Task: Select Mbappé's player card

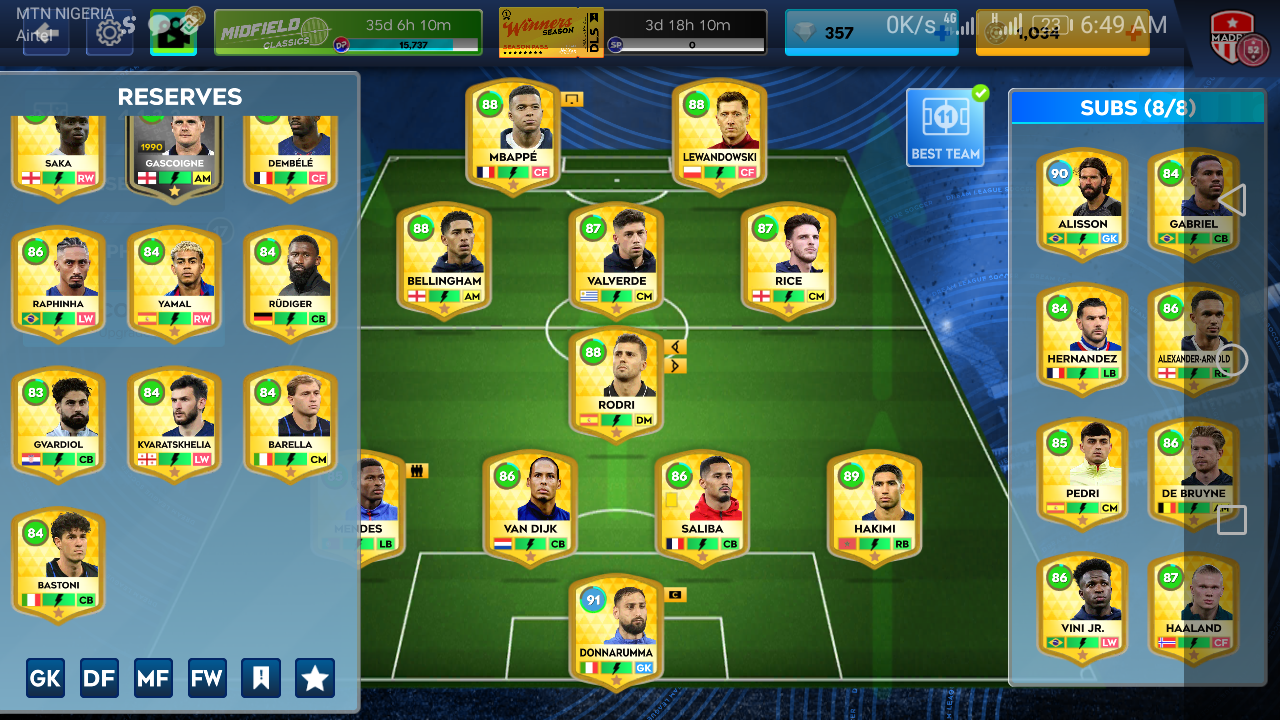Action: pos(513,136)
